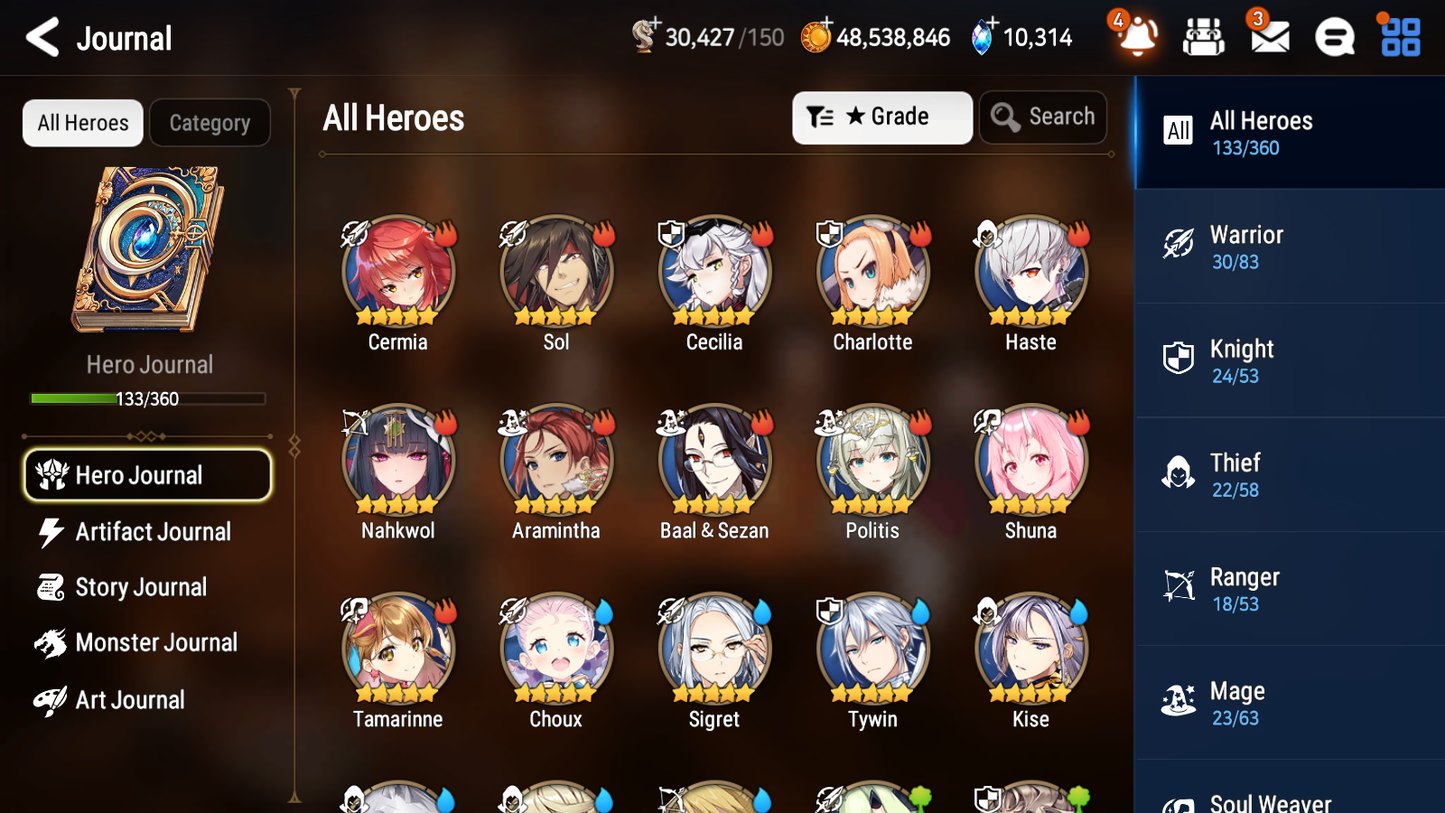Image resolution: width=1445 pixels, height=813 pixels.
Task: Open the inventory icon in top bar
Action: point(1203,37)
